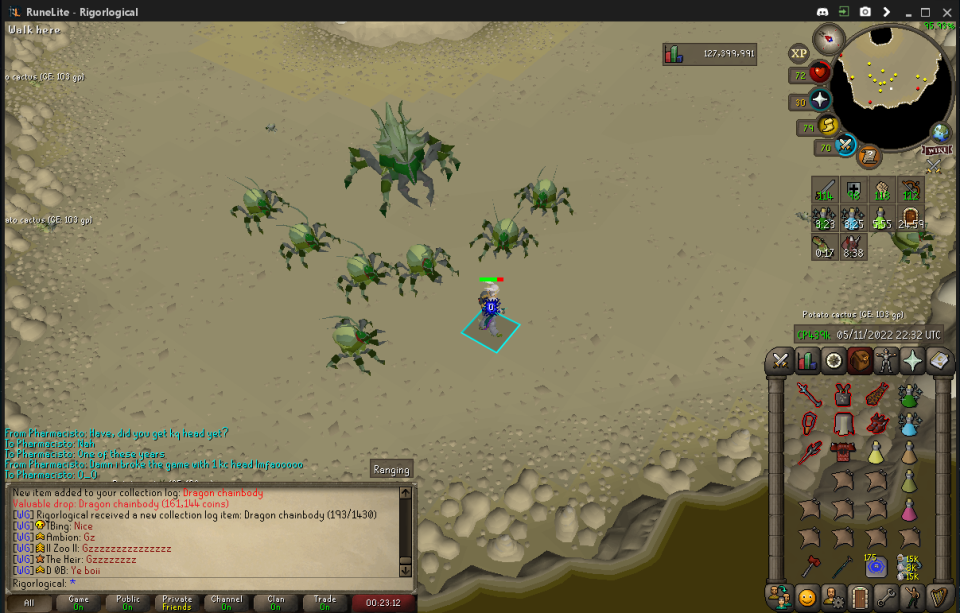The width and height of the screenshot is (960, 613).
Task: Switch to the Spellbook tab
Action: tap(938, 361)
